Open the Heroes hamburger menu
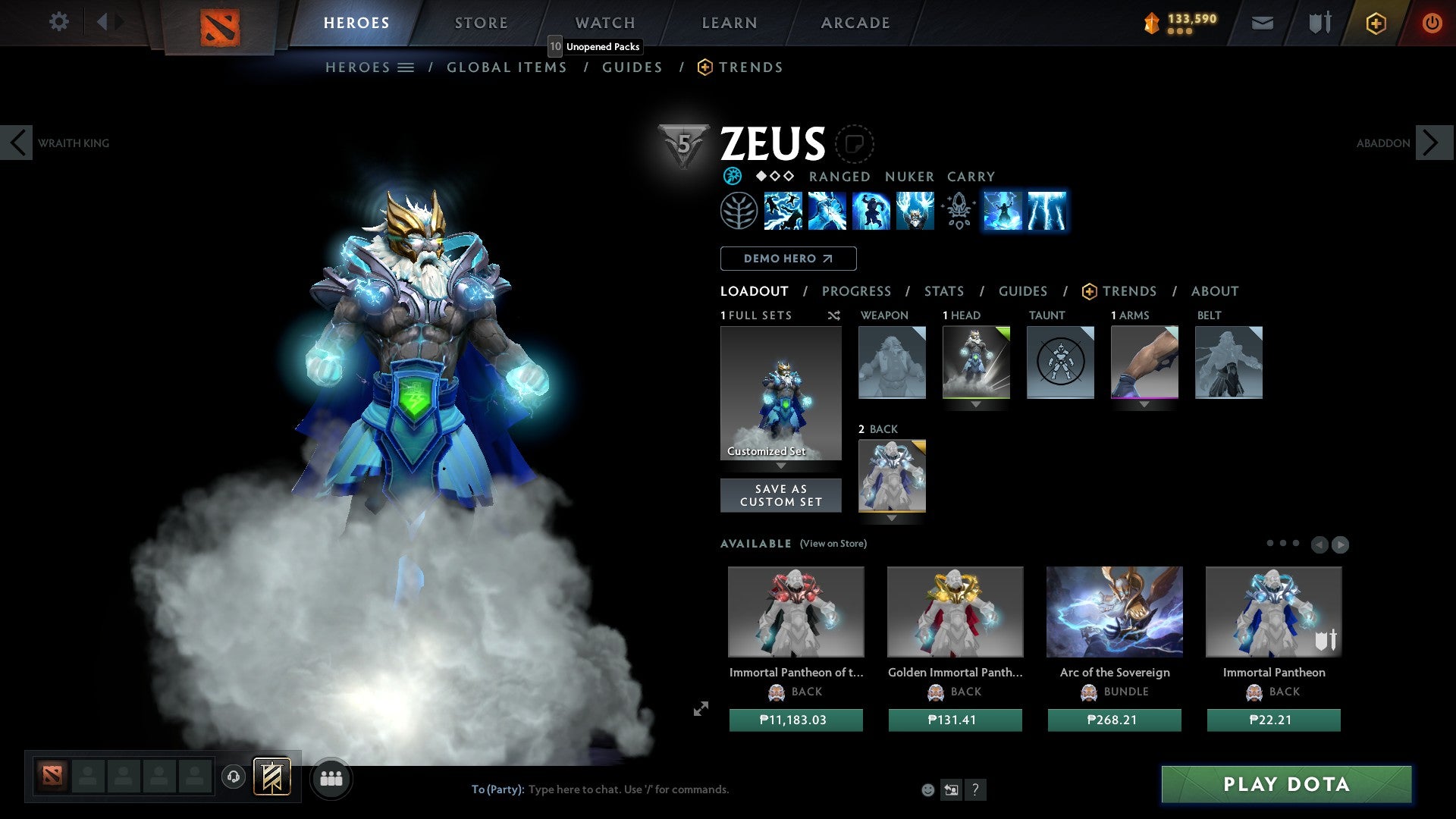1456x819 pixels. [406, 67]
